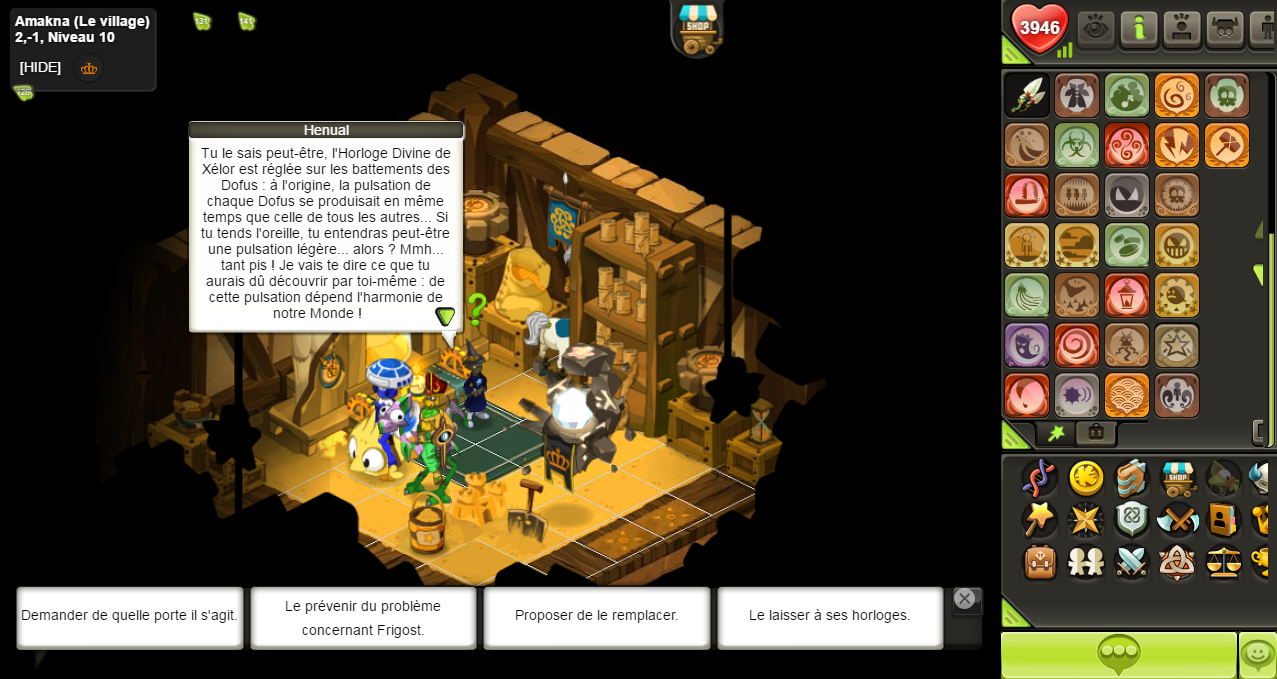The height and width of the screenshot is (679, 1277).
Task: Click the green info "i" button
Action: point(1139,28)
